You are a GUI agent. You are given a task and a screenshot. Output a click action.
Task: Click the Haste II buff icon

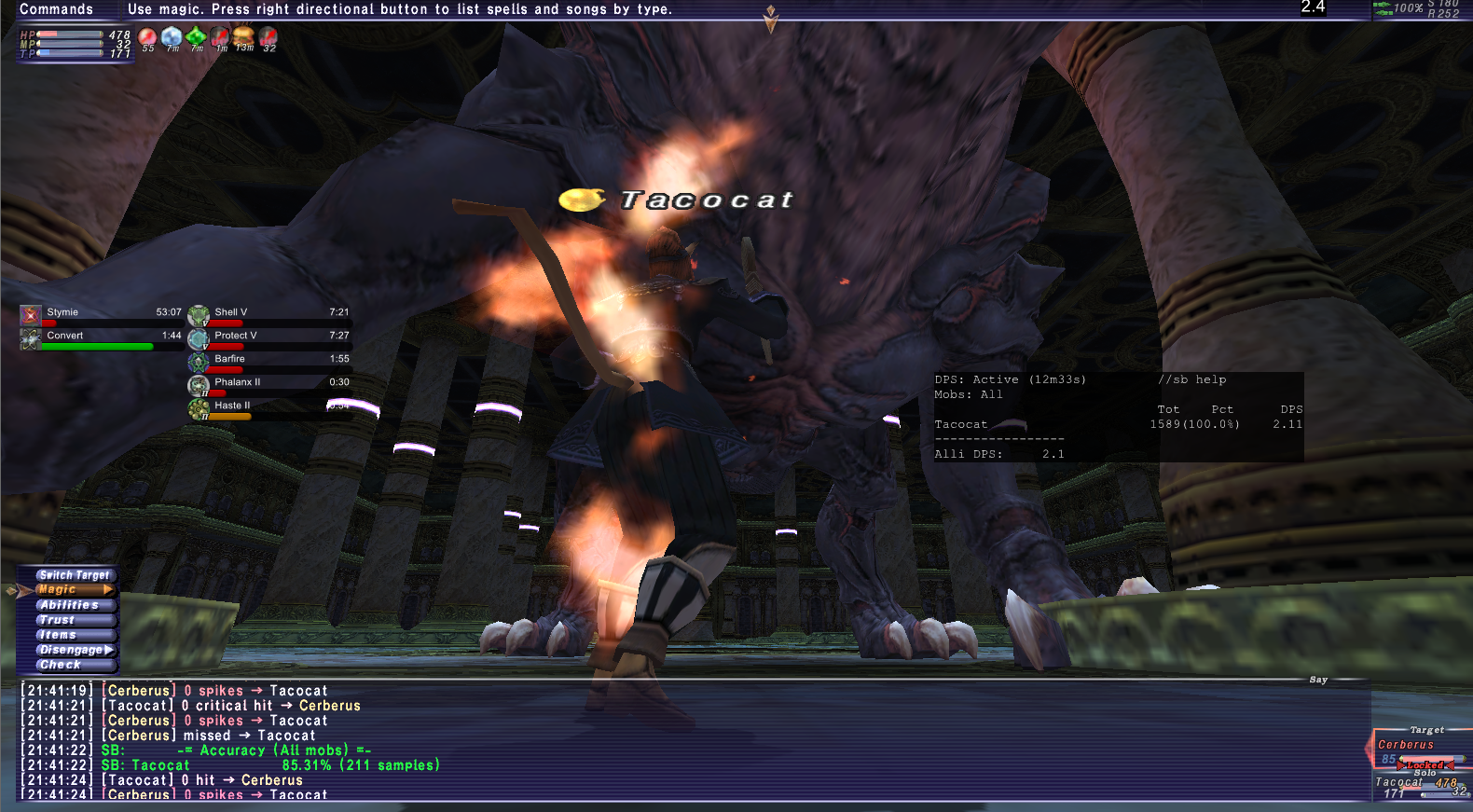198,407
